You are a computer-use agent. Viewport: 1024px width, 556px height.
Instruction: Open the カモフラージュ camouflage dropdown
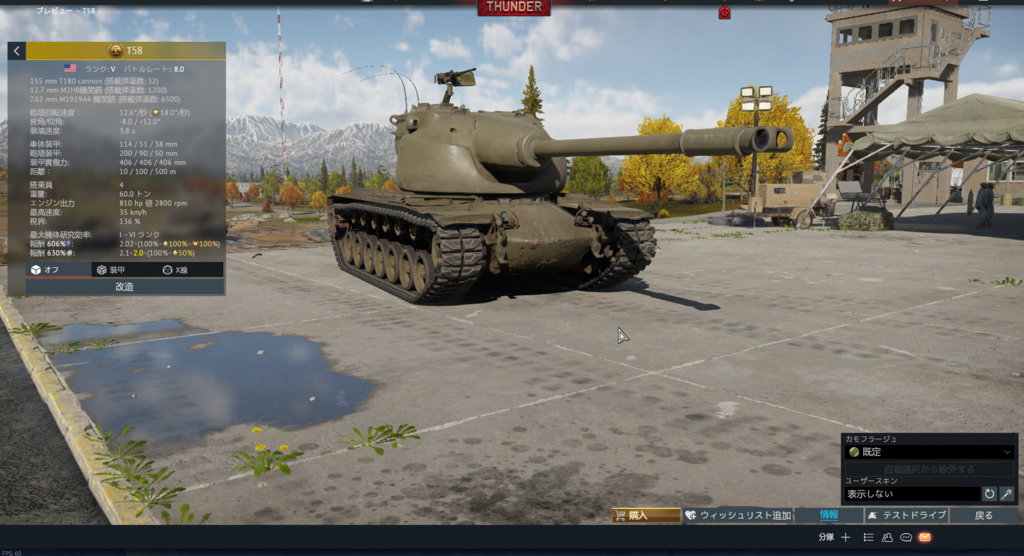930,452
